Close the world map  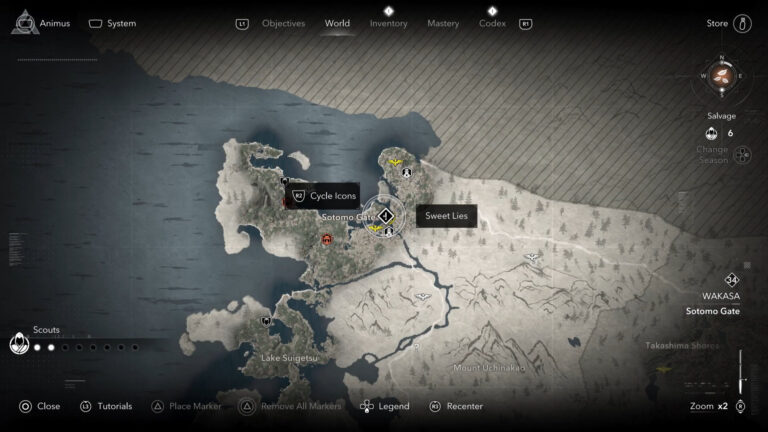point(39,406)
